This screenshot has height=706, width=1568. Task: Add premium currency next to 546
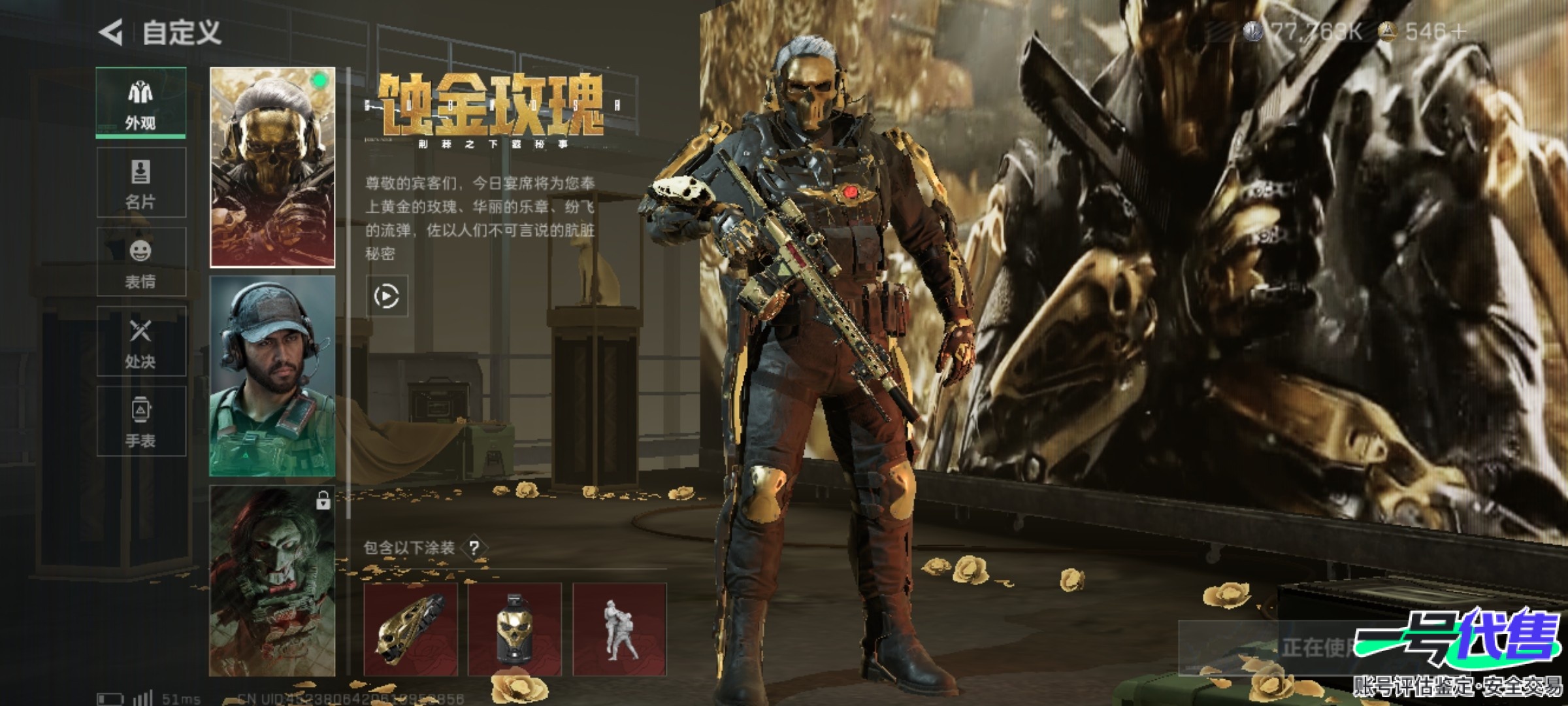click(x=1458, y=31)
